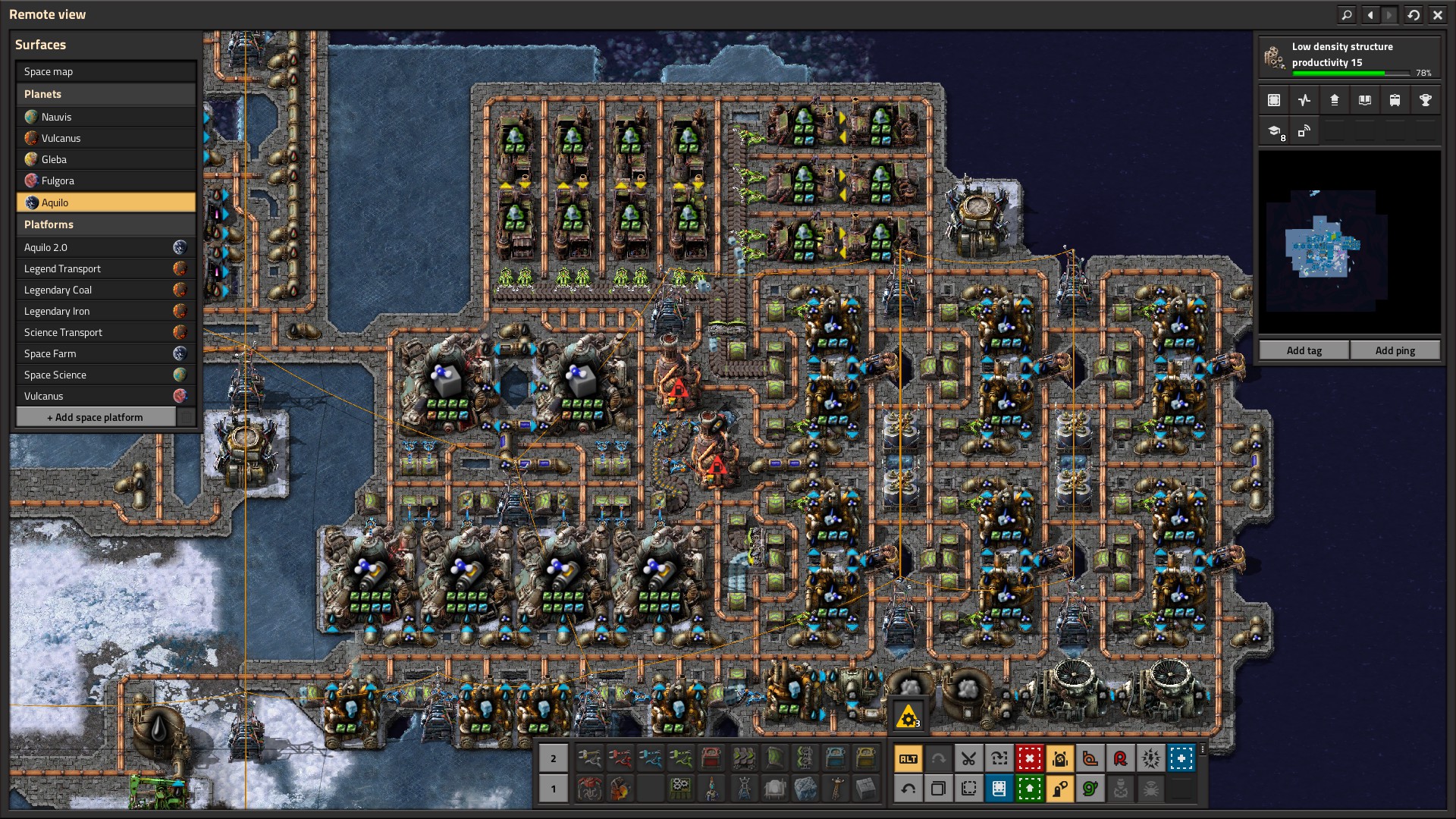Select the Space Science platform
This screenshot has height=819, width=1456.
105,375
